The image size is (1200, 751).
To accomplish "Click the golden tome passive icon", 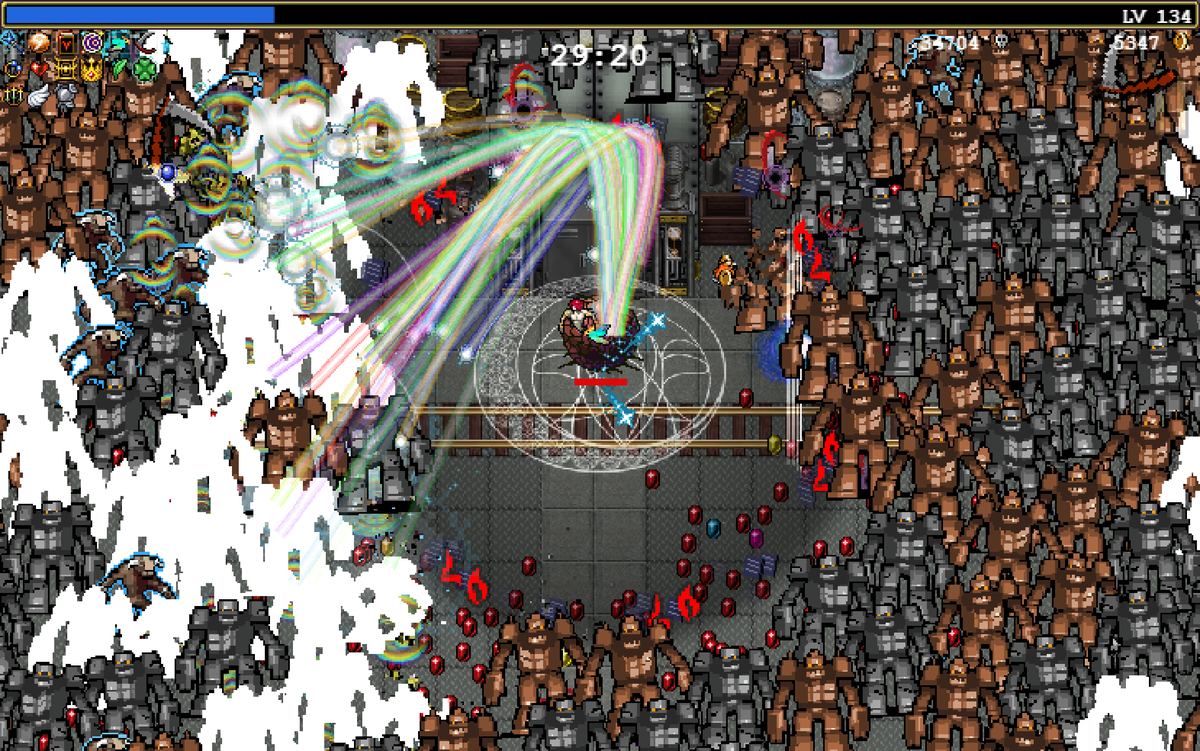I will [x=67, y=69].
